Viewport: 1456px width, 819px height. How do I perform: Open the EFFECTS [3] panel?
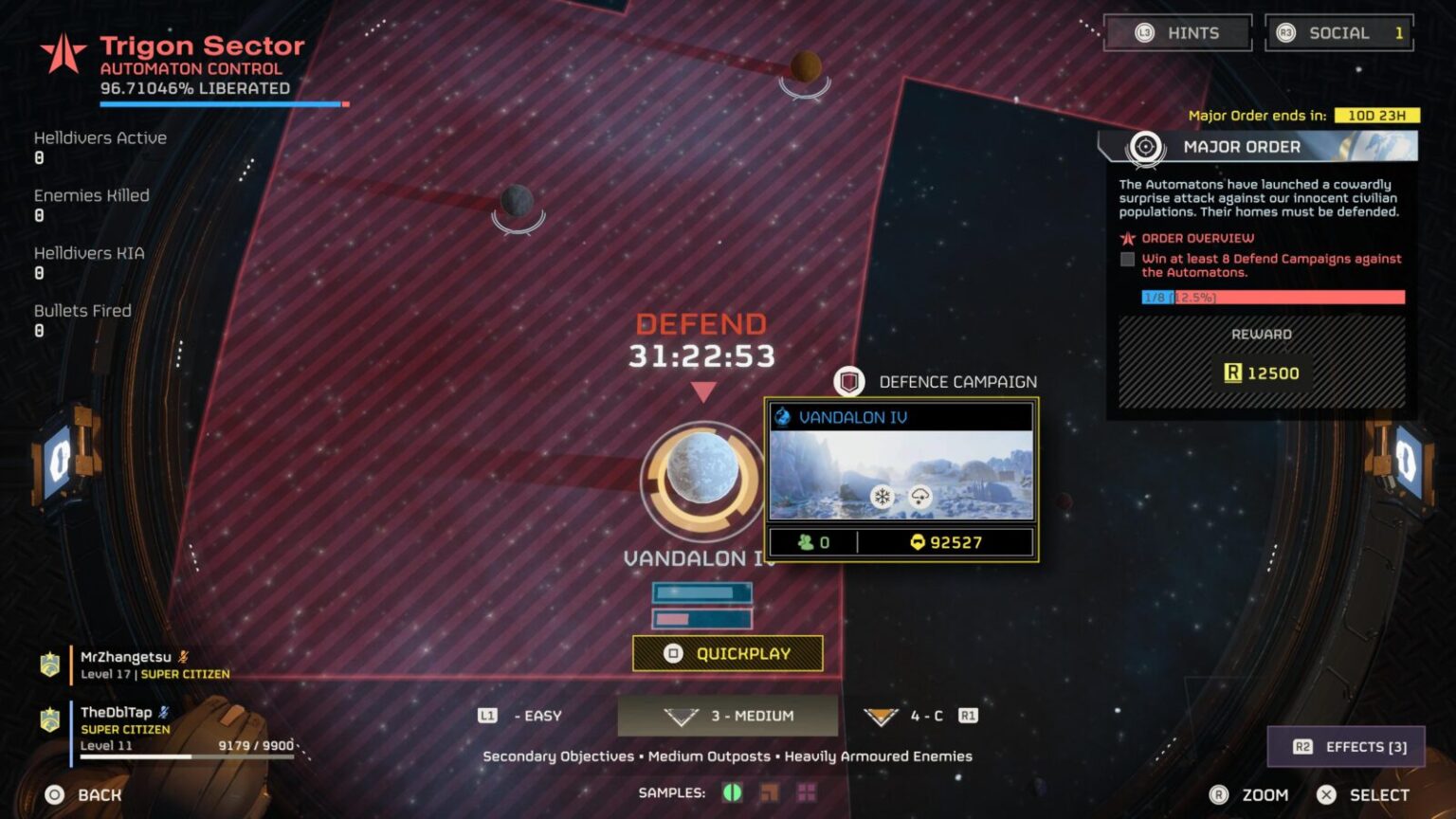(x=1345, y=747)
